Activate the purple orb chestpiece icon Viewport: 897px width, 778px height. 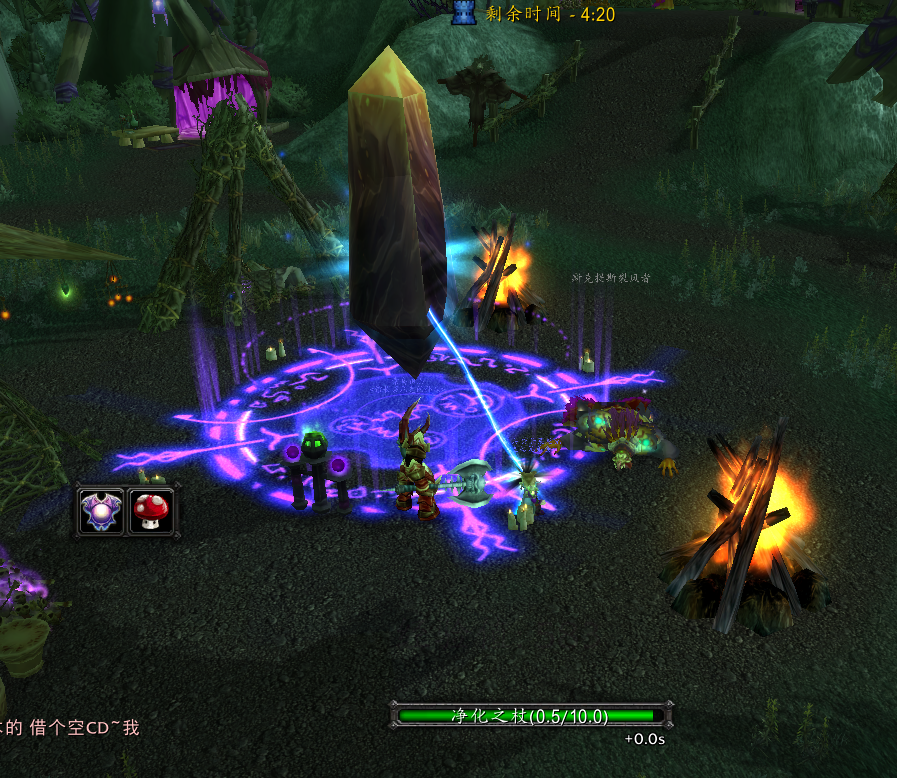tap(102, 511)
